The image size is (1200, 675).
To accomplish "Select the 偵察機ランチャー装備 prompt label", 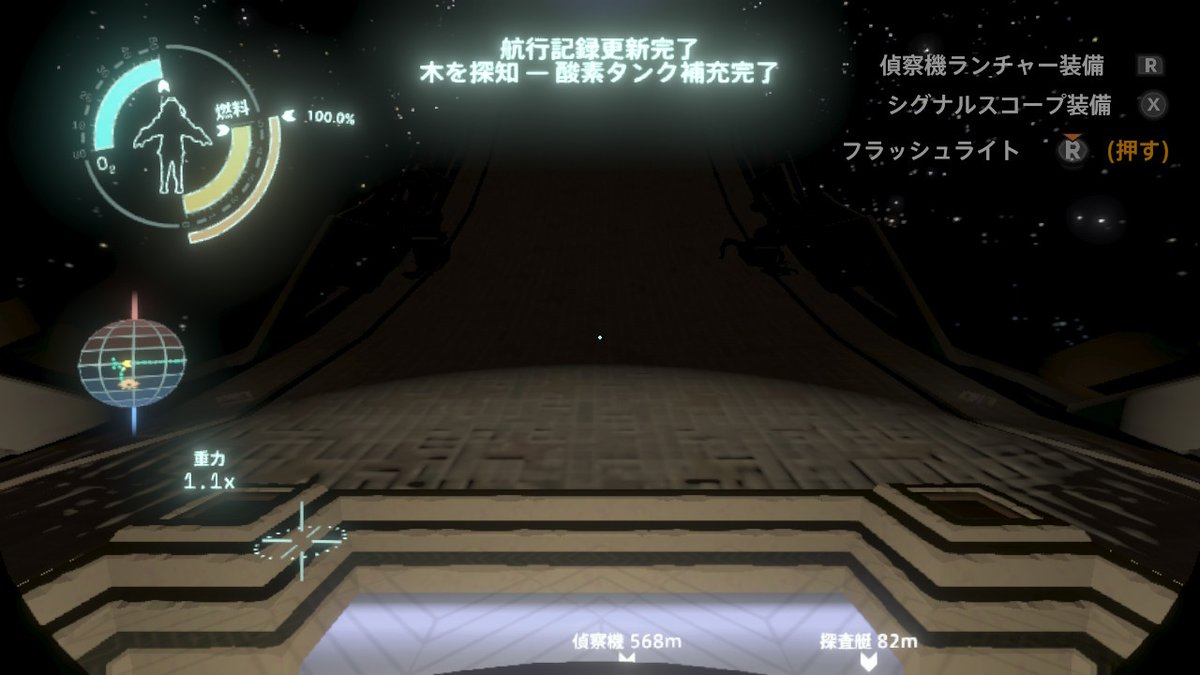I will [x=991, y=66].
